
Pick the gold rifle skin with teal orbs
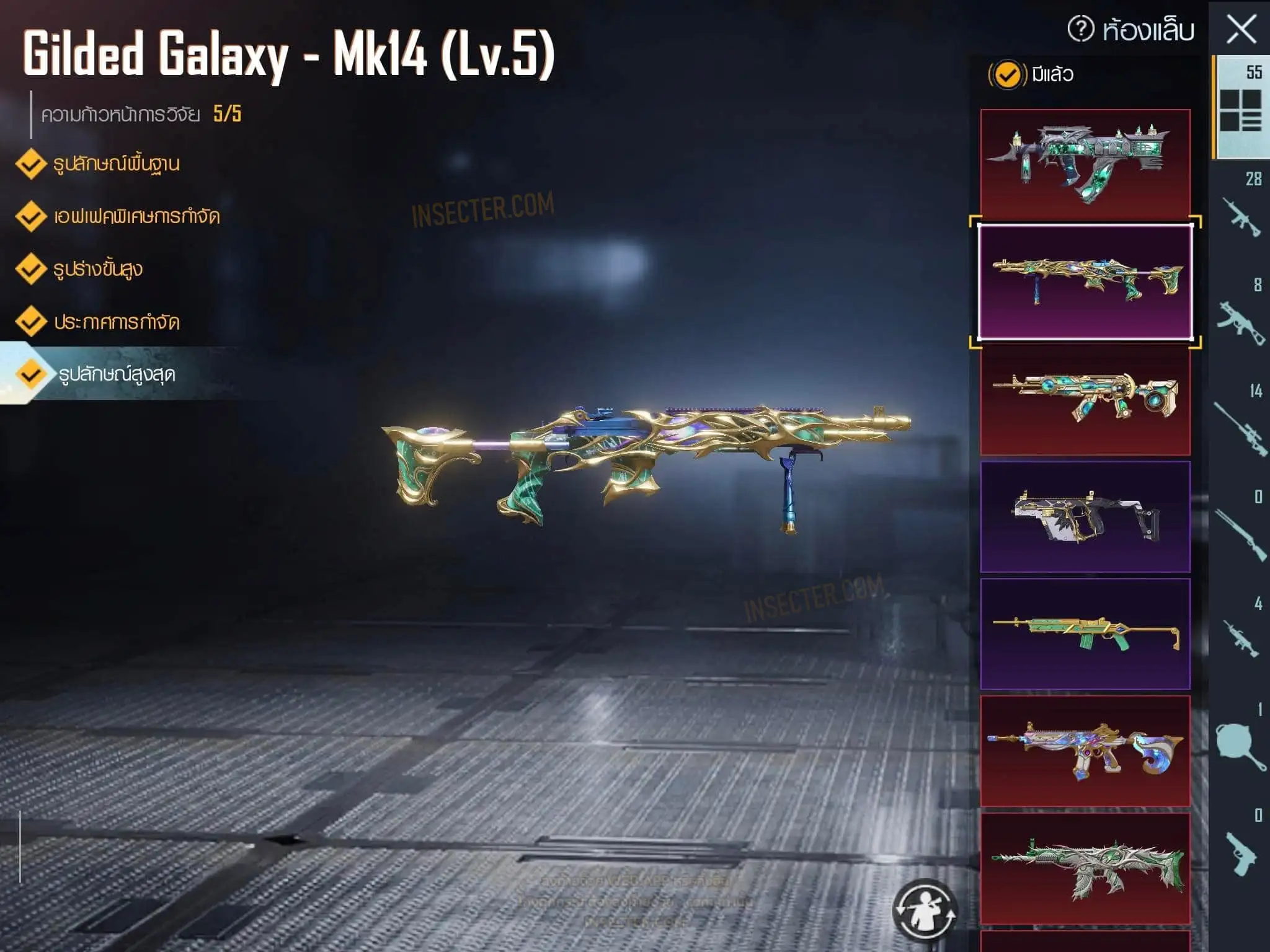tap(1085, 400)
